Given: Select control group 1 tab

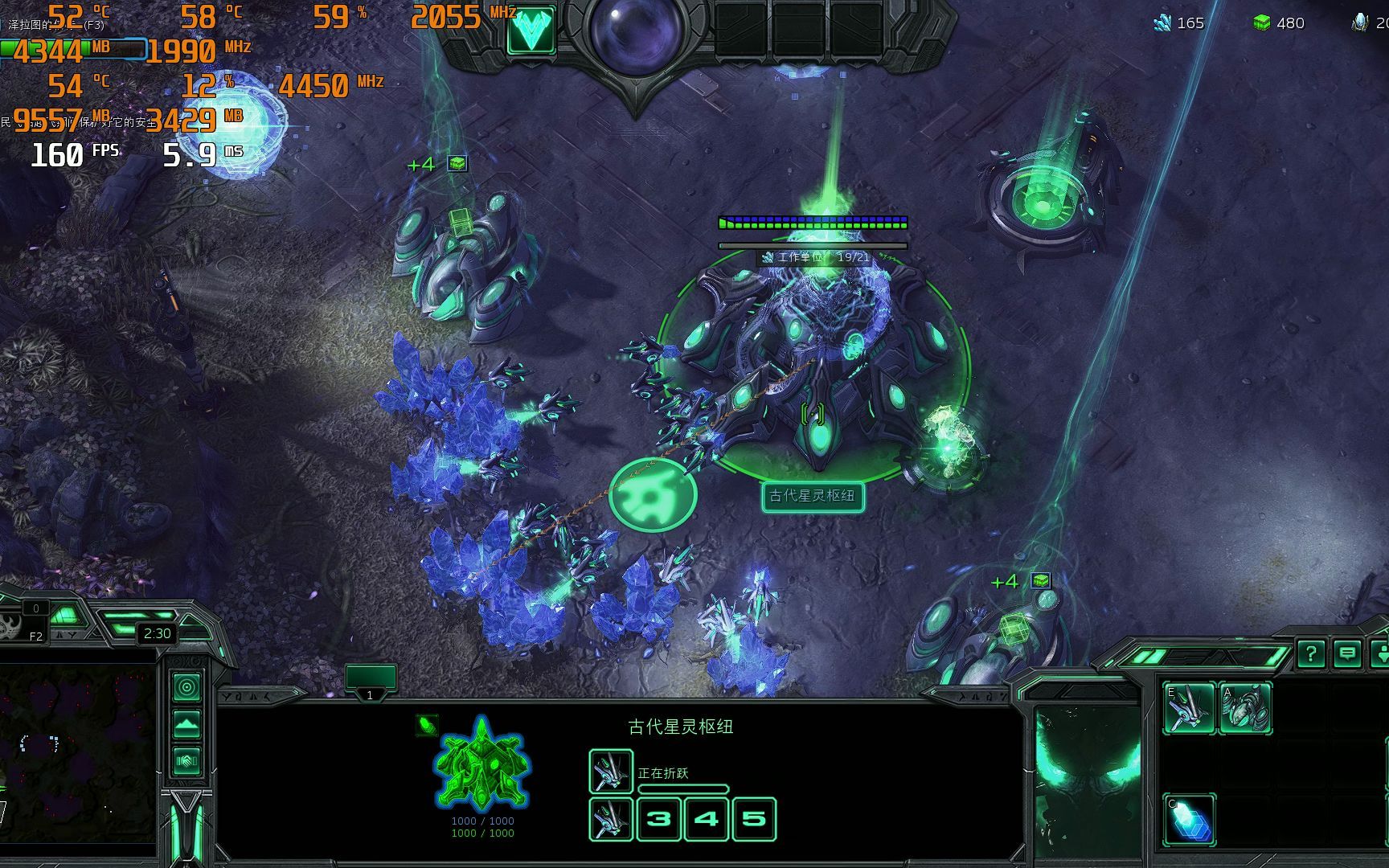Looking at the screenshot, I should coord(370,680).
